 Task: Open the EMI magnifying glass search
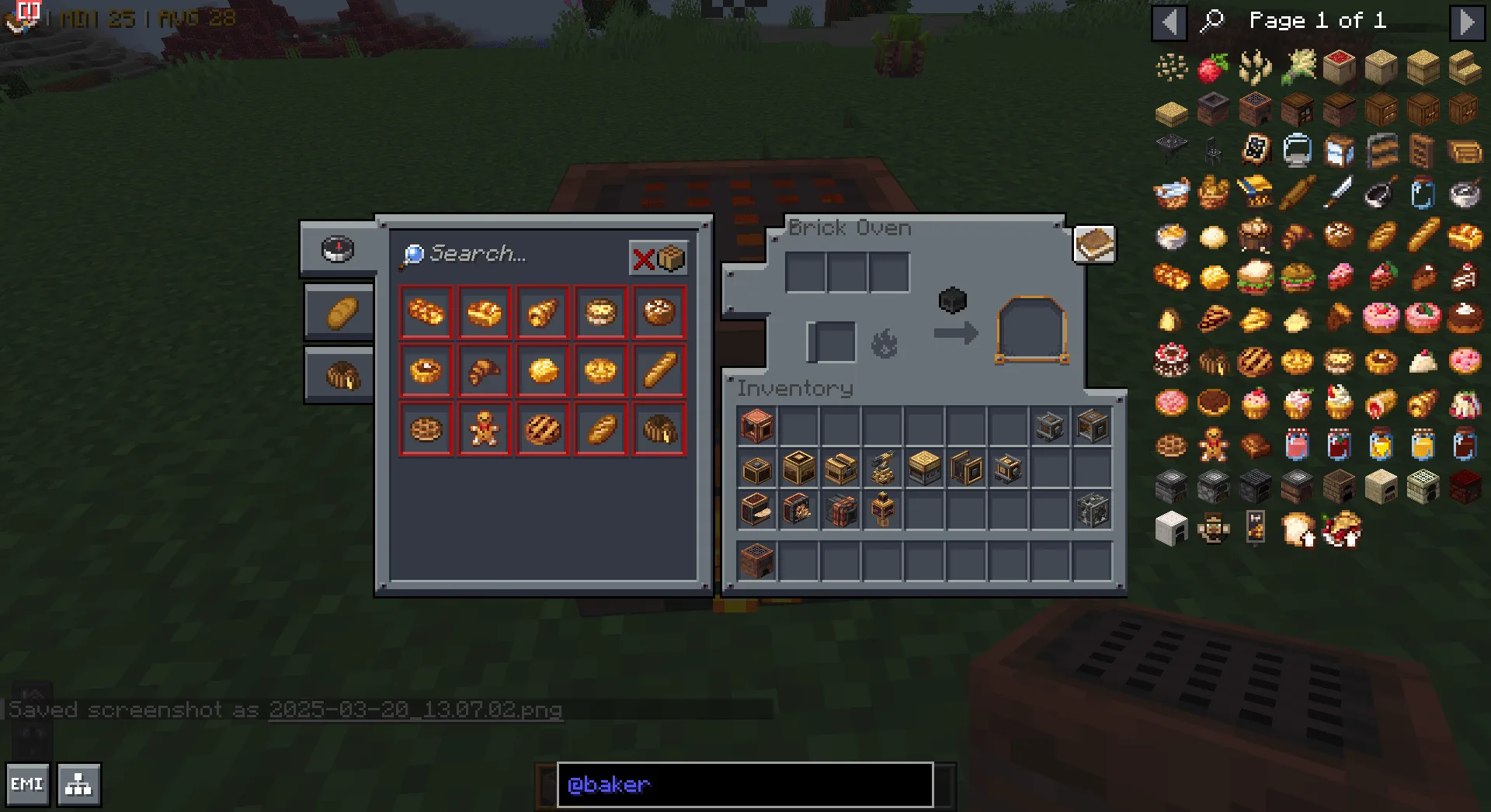point(1211,21)
